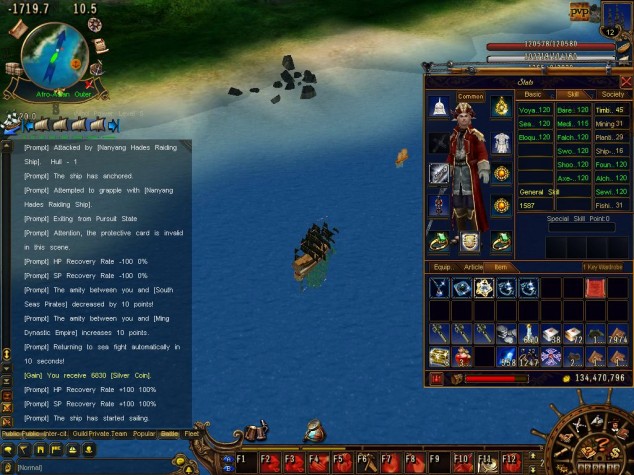Click the equipped hat slot
The width and height of the screenshot is (634, 475).
point(439,106)
